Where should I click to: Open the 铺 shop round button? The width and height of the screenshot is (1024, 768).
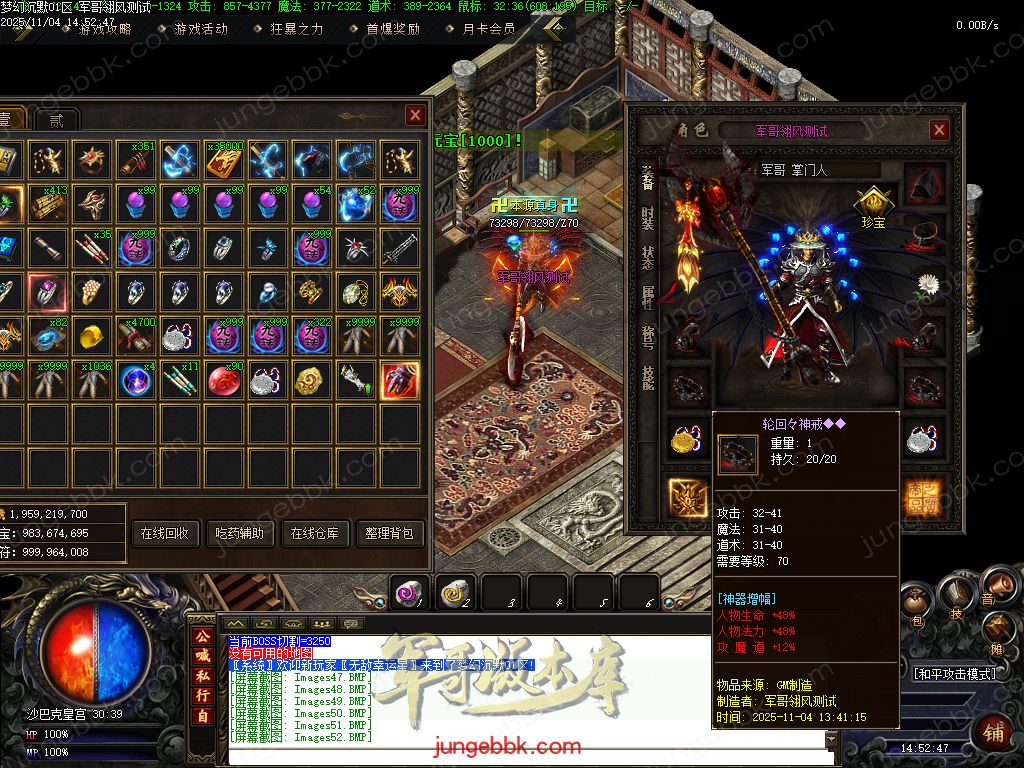[992, 731]
